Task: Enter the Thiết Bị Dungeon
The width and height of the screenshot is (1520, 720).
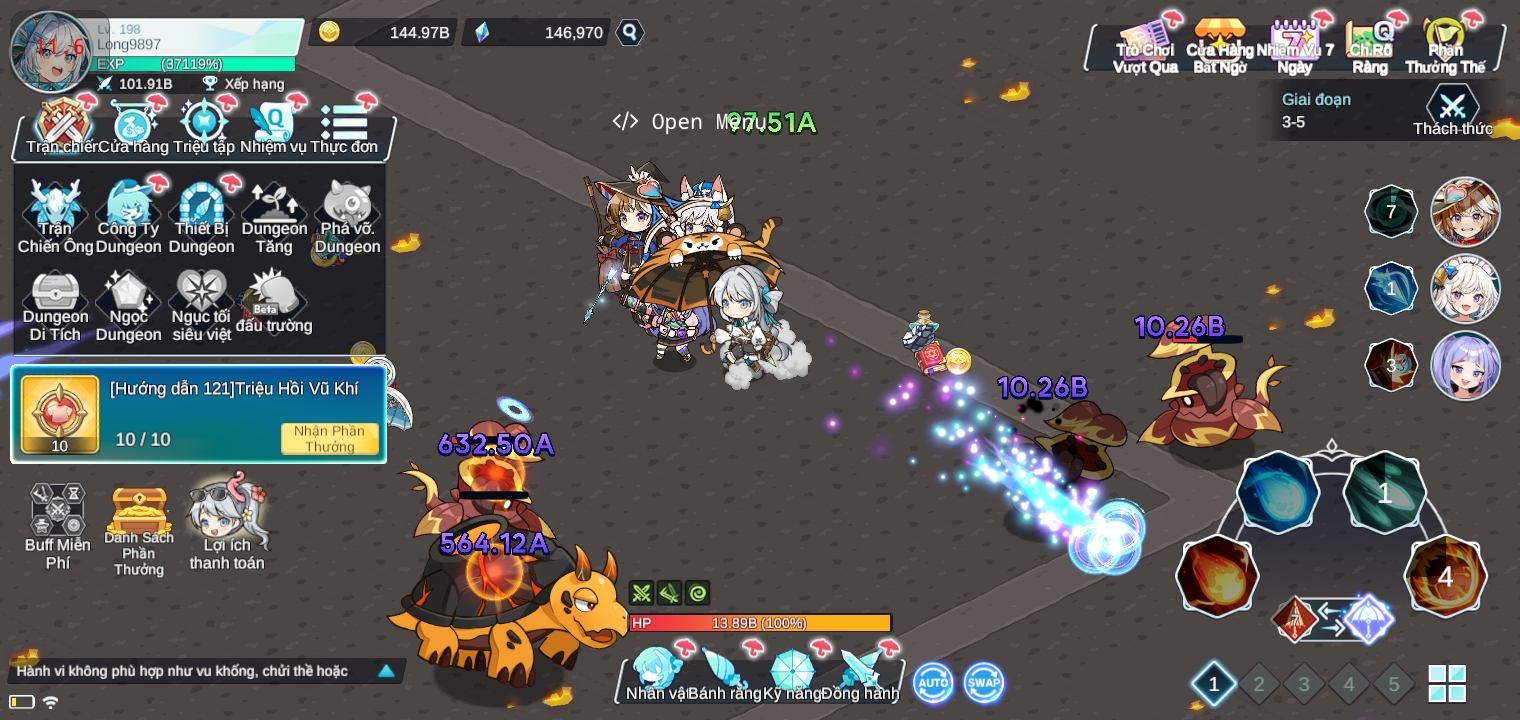Action: point(202,217)
